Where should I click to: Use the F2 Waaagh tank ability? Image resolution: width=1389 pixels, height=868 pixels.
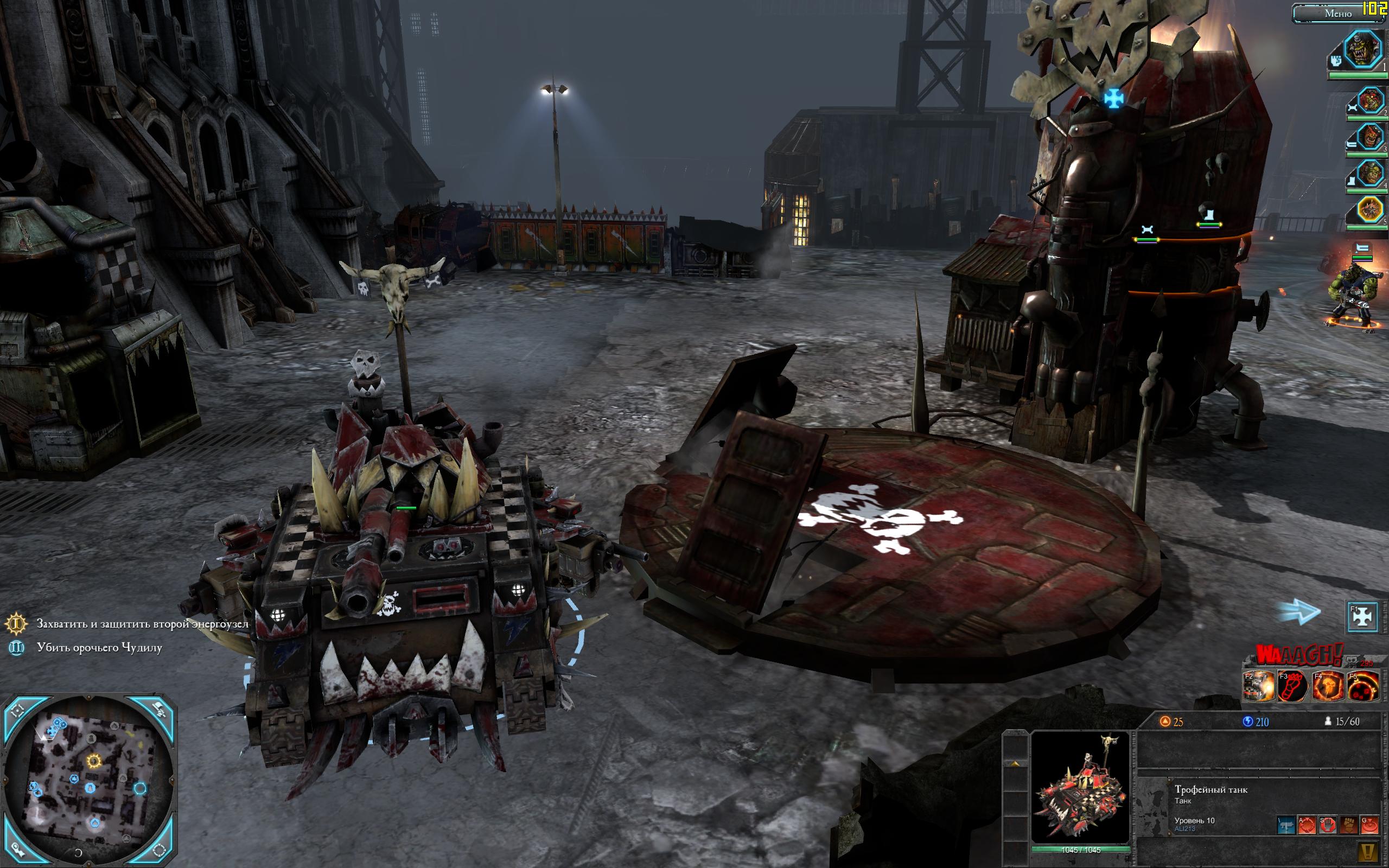click(1258, 687)
